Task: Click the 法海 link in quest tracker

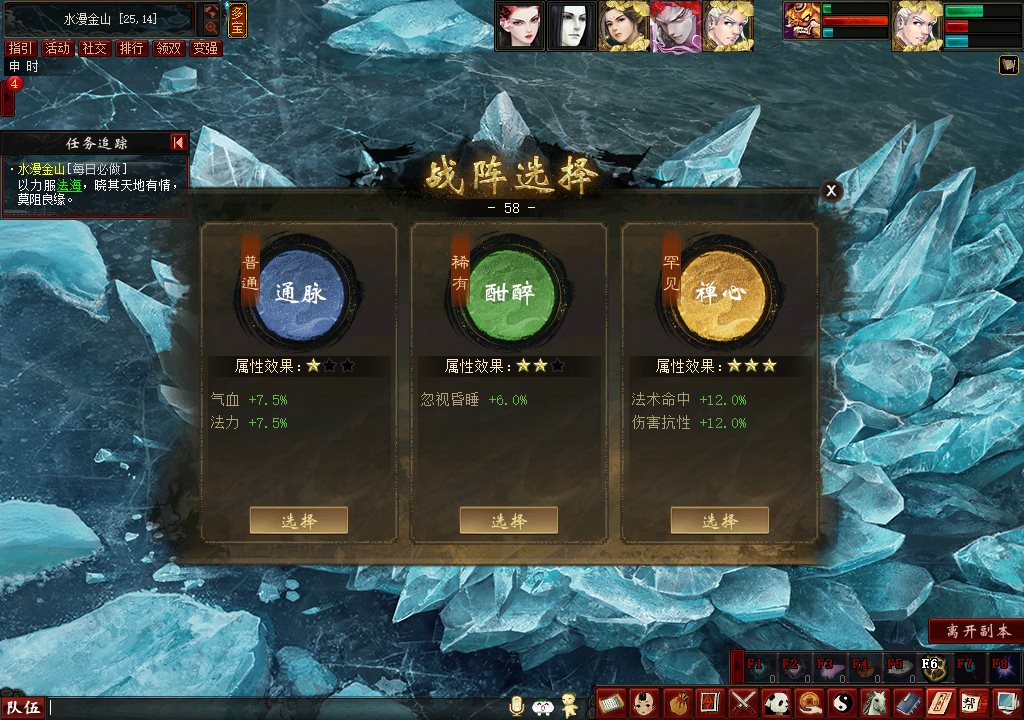Action: 69,185
